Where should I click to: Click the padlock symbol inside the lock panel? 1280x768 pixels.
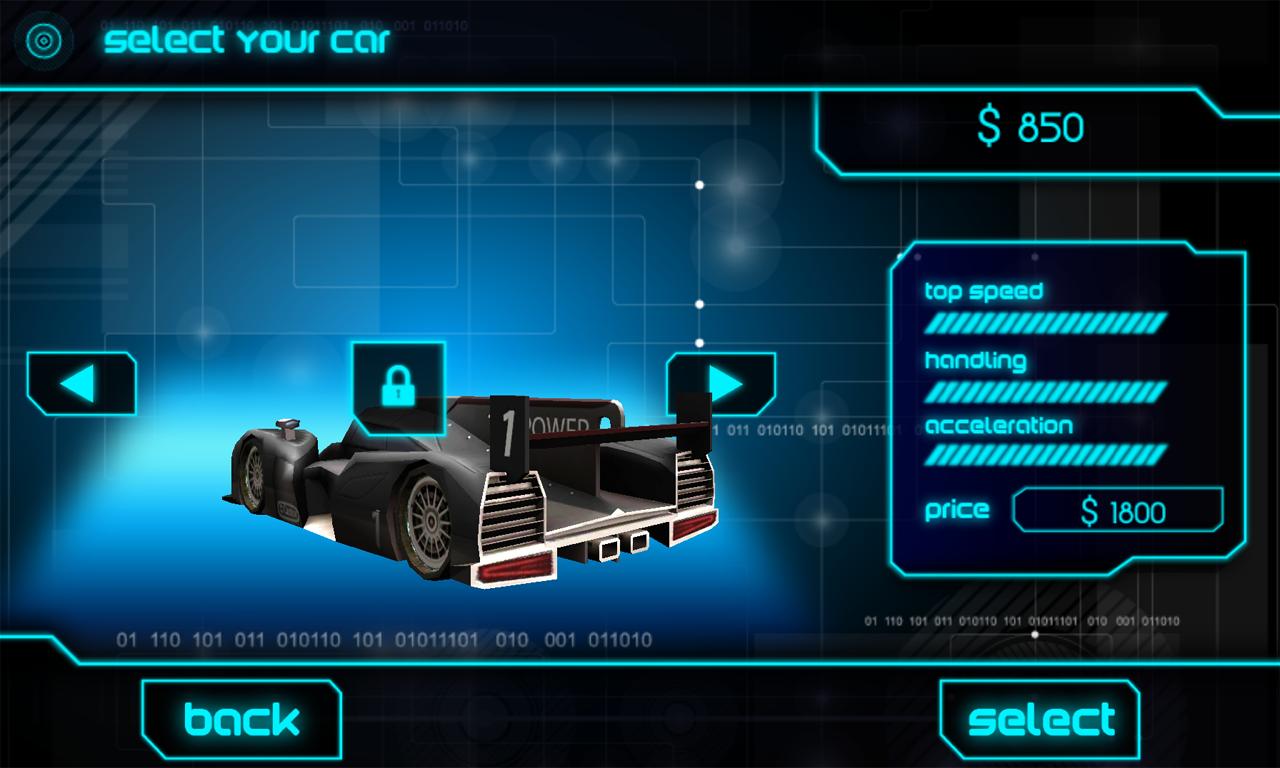(399, 388)
